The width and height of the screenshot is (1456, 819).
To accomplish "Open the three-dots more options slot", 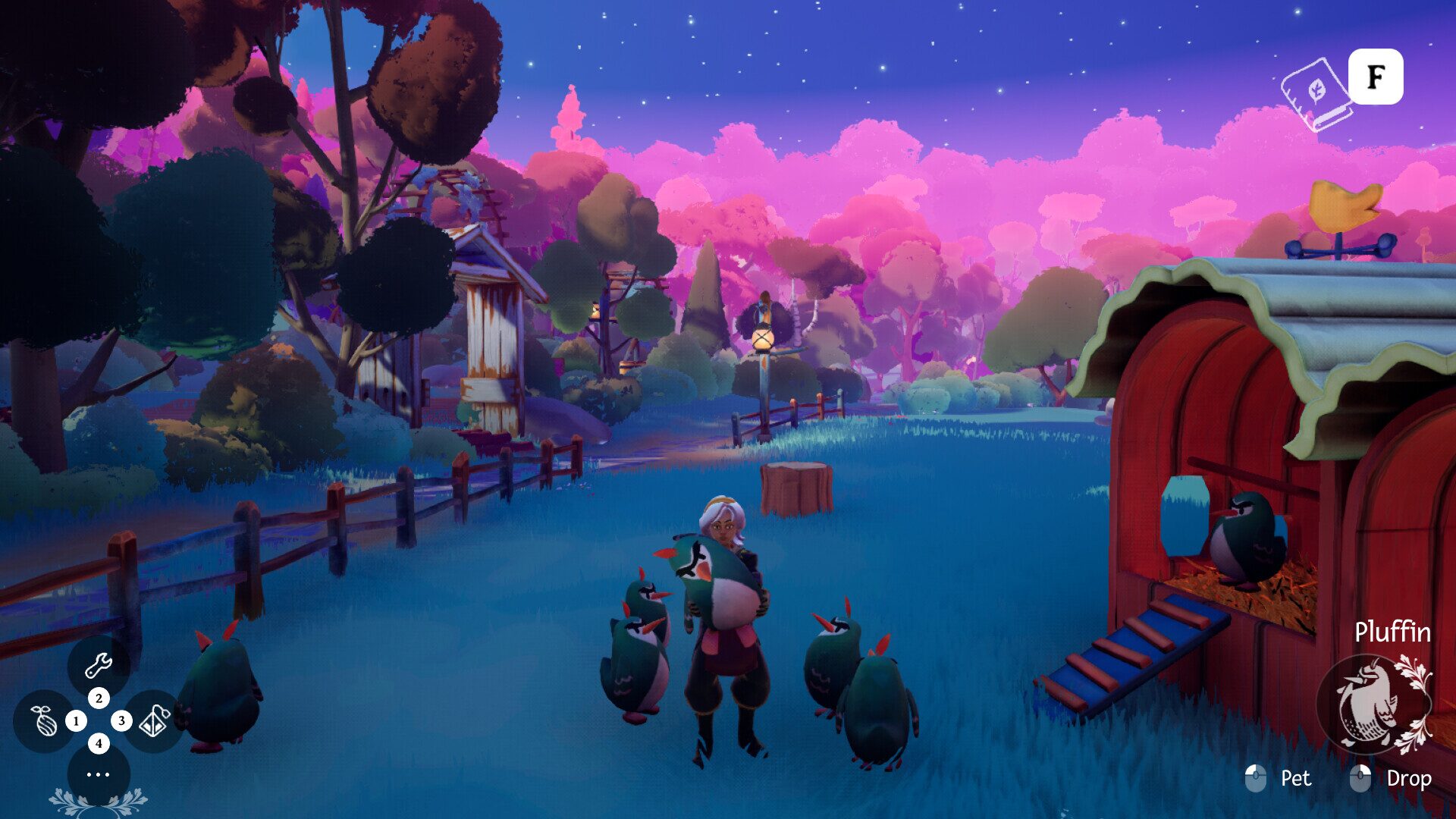I will point(99,774).
